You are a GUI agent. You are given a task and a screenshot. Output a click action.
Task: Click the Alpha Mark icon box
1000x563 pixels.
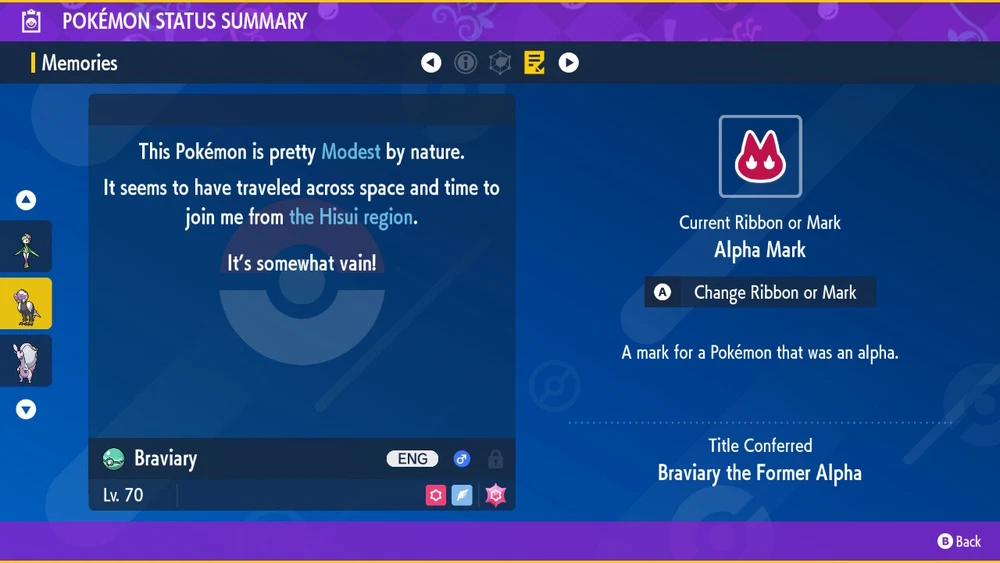760,157
